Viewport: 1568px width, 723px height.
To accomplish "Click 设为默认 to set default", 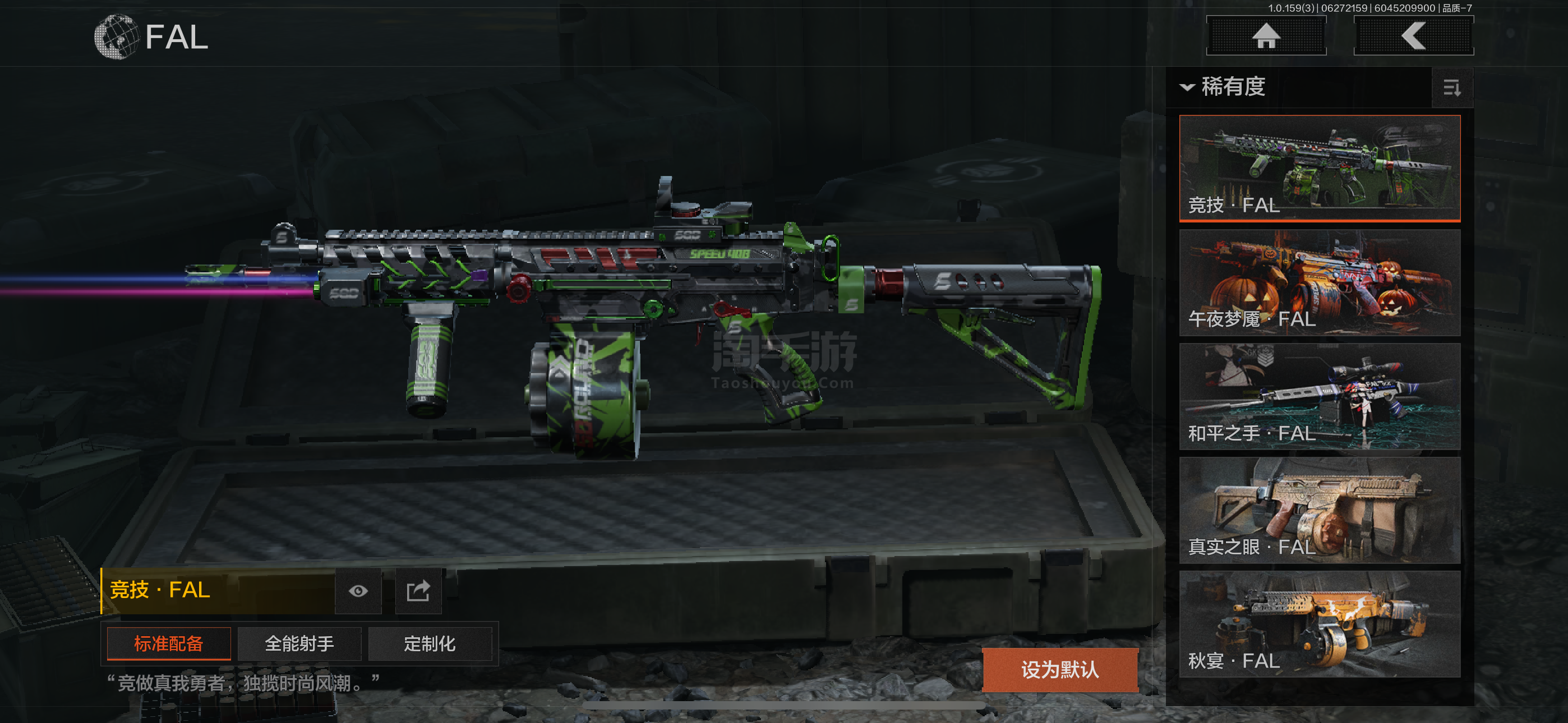I will click(x=1060, y=669).
